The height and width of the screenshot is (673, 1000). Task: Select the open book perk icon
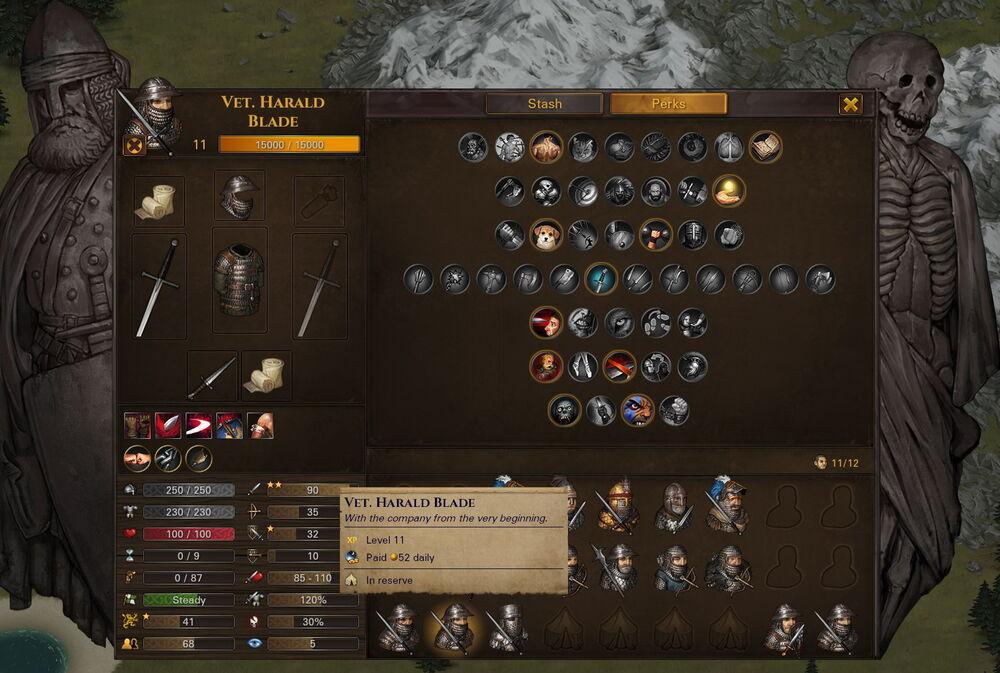(765, 147)
